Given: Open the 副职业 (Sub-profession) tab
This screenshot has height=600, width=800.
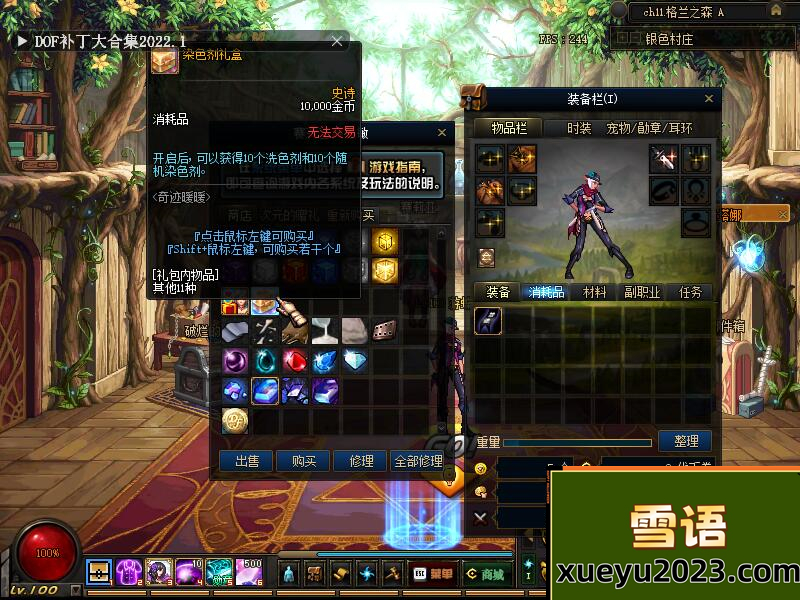Looking at the screenshot, I should pos(642,292).
